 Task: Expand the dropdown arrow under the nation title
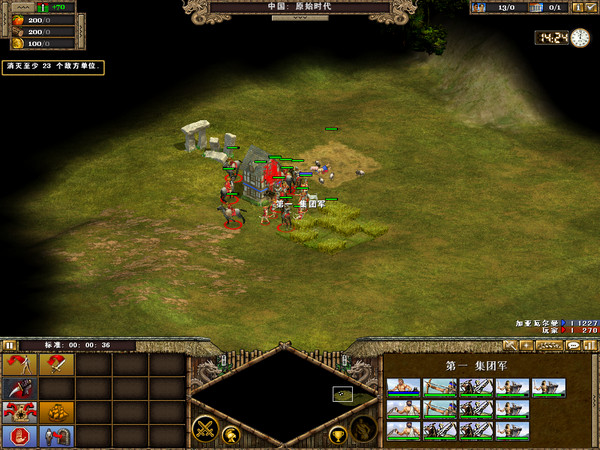[x=300, y=17]
